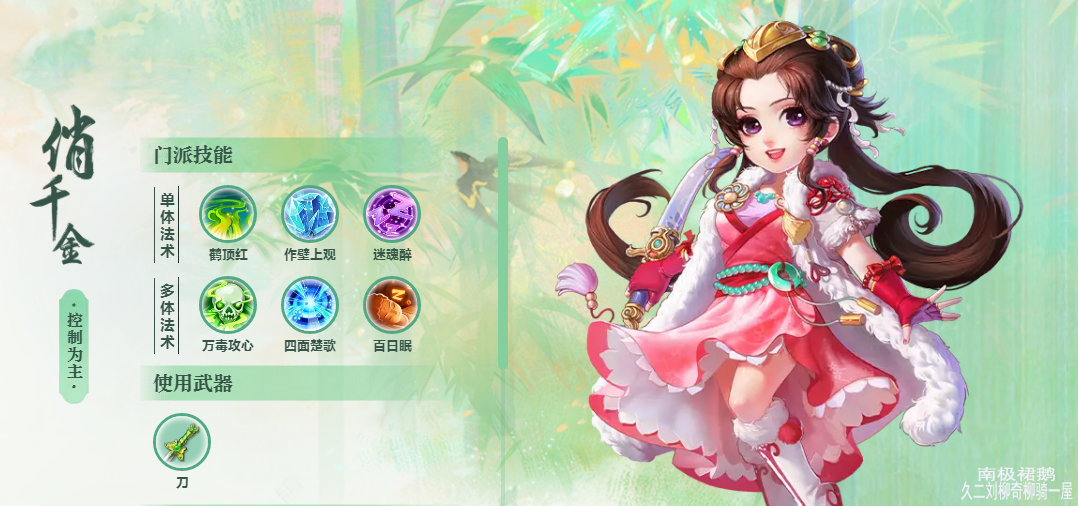1078x506 pixels.
Task: Select the 万毒攻心 skull skill icon
Action: [228, 304]
